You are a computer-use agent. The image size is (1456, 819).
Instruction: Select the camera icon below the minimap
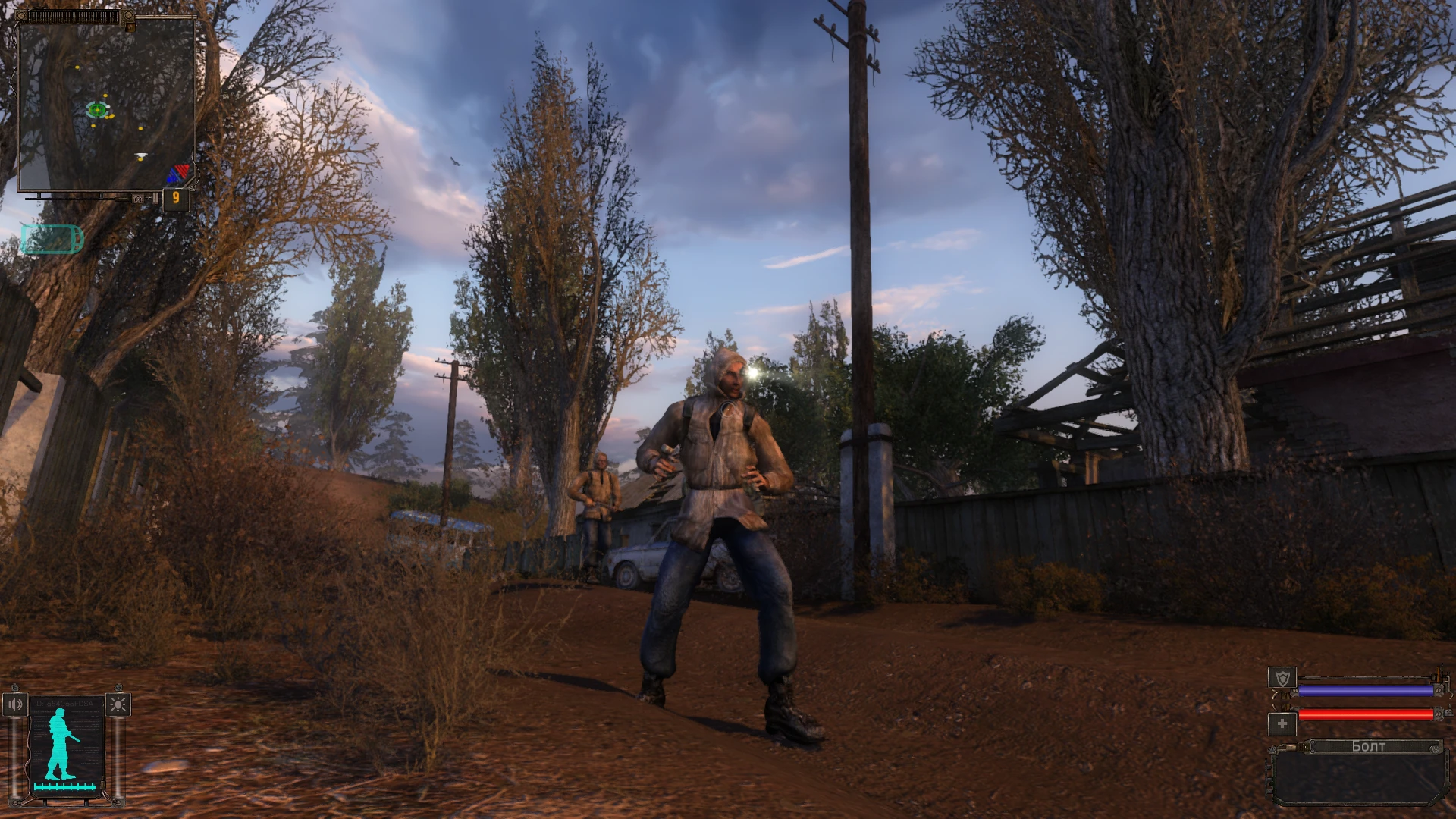point(137,199)
